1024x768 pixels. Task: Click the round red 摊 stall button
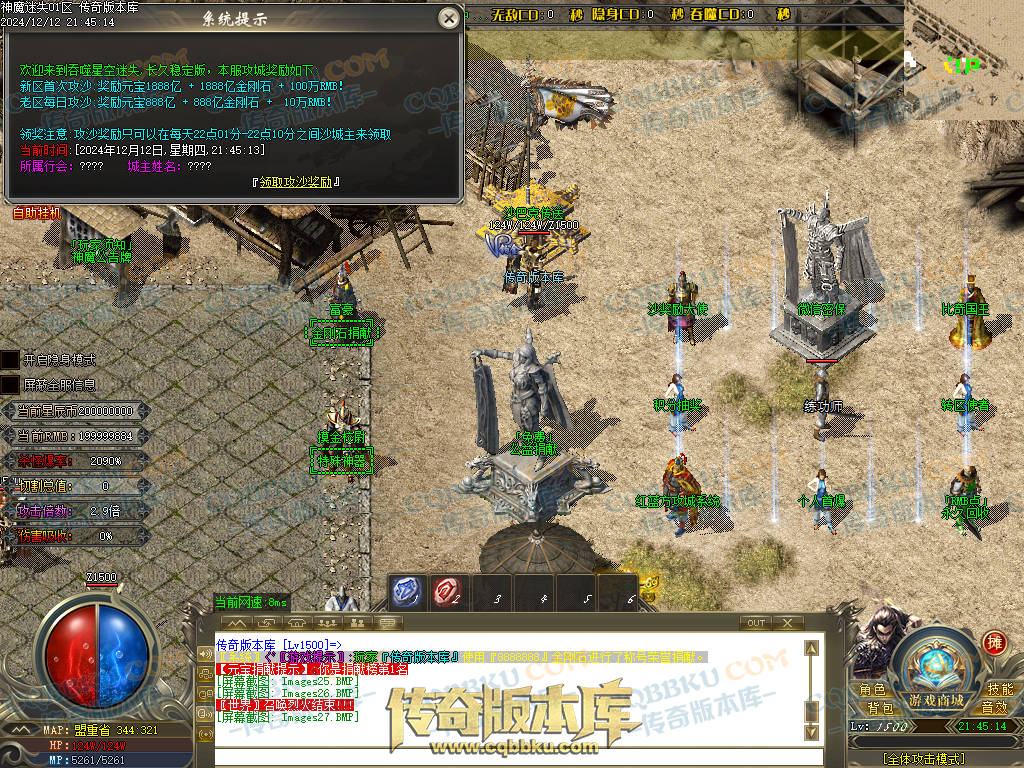[994, 642]
